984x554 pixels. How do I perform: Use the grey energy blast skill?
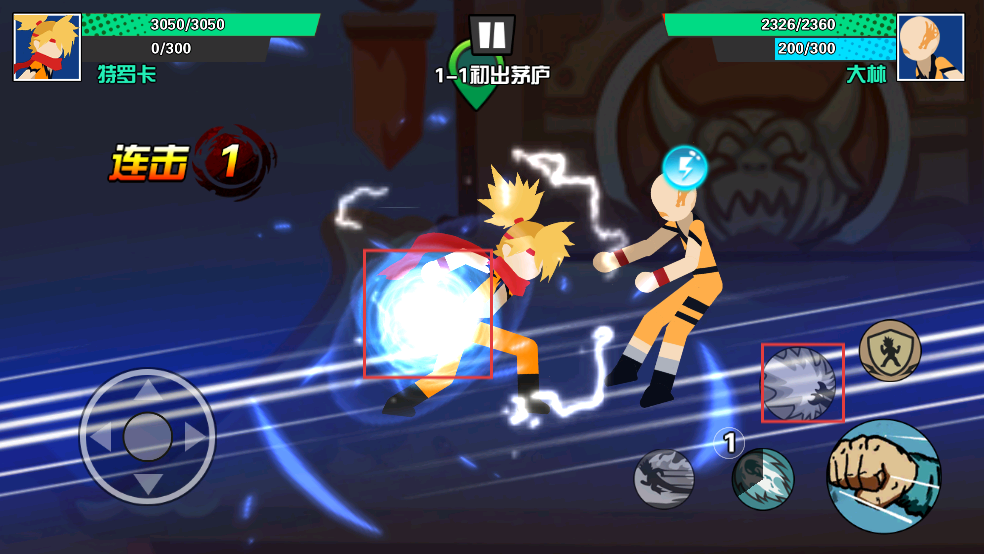(802, 383)
